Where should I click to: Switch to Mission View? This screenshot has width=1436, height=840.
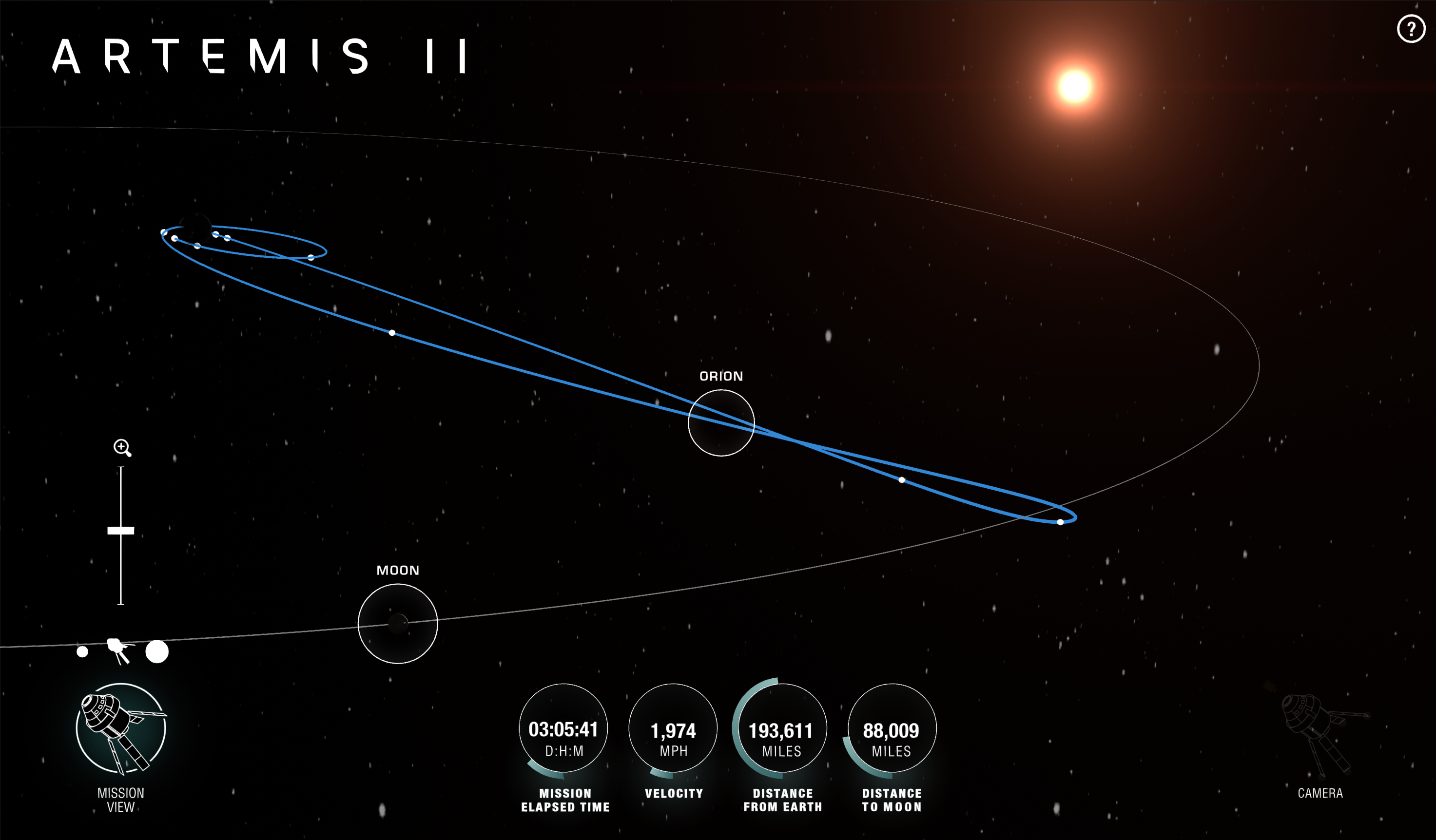121,728
